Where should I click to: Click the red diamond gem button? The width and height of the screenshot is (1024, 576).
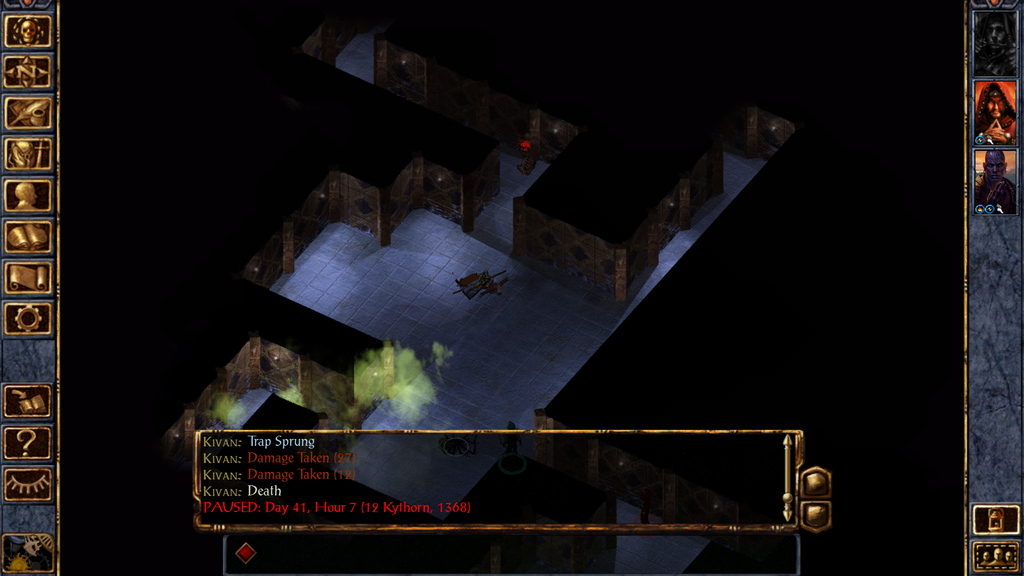click(245, 553)
